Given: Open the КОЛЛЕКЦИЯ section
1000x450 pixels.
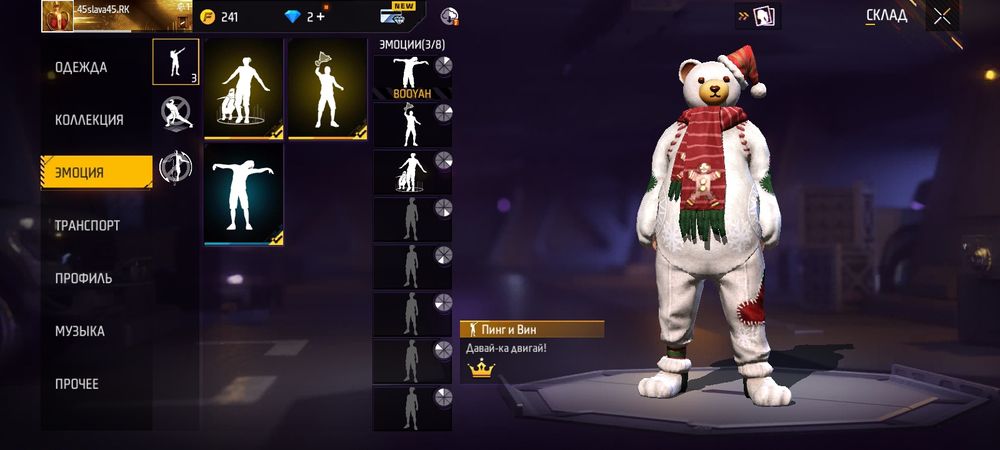Looking at the screenshot, I should pos(89,120).
